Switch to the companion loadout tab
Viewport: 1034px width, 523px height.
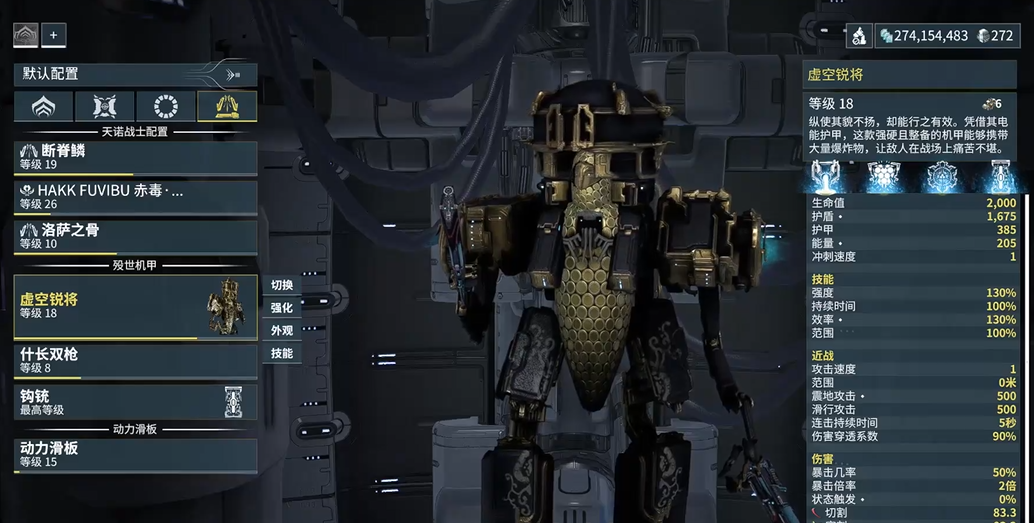(x=105, y=107)
